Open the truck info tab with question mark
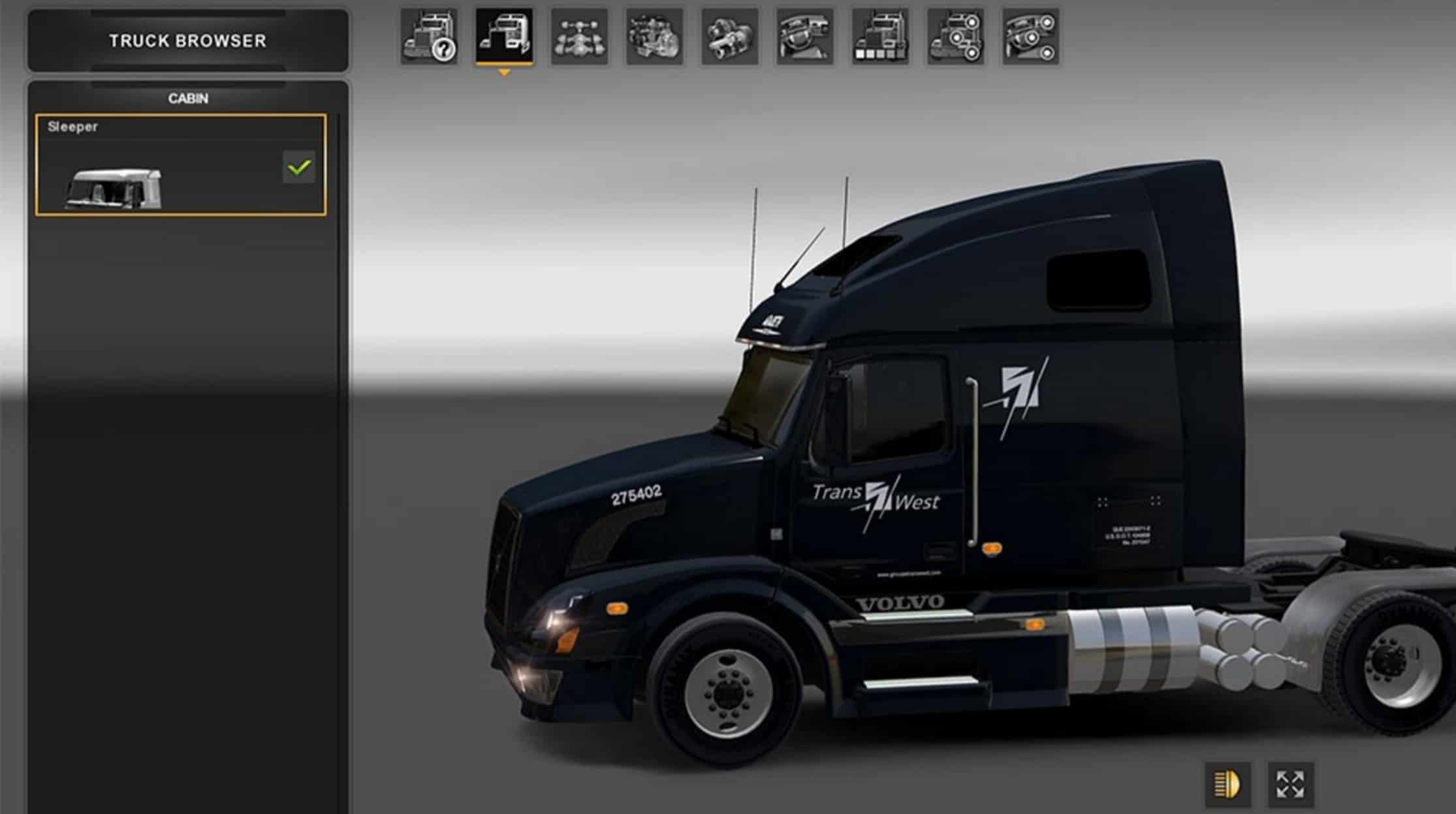The height and width of the screenshot is (814, 1456). [429, 37]
